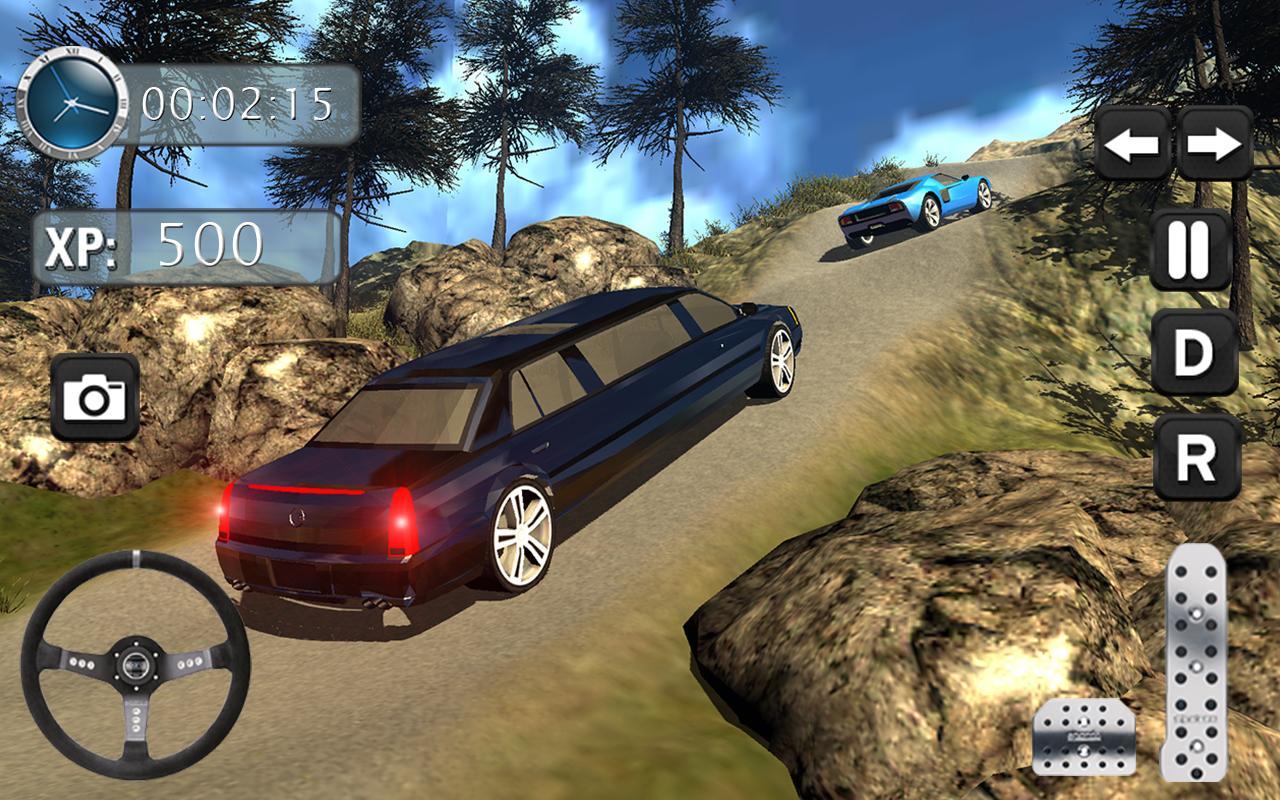Image resolution: width=1280 pixels, height=800 pixels.
Task: Tap the left arrow steering button
Action: pyautogui.click(x=1133, y=145)
